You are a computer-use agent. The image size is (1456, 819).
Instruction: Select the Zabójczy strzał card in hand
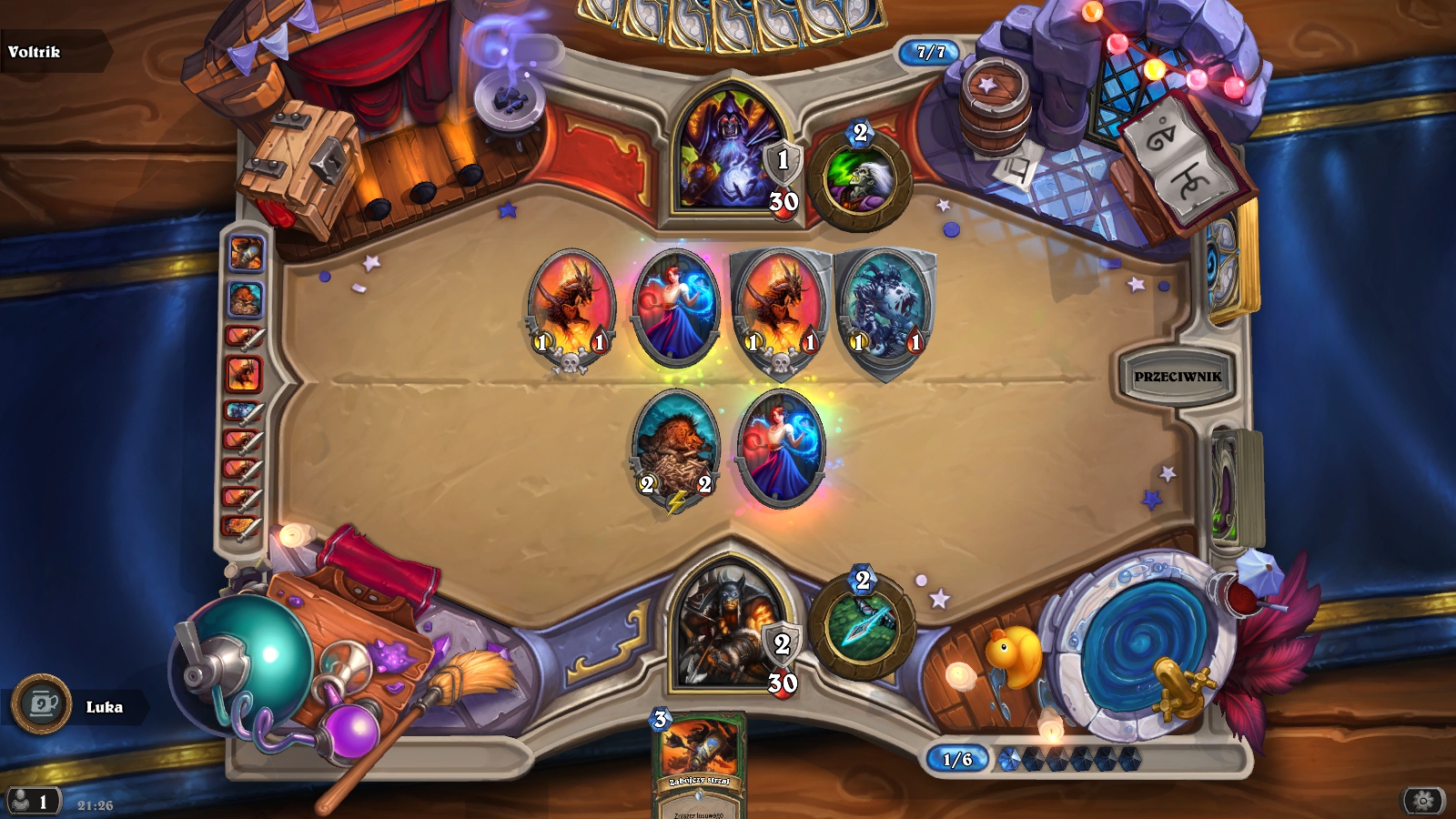click(699, 764)
